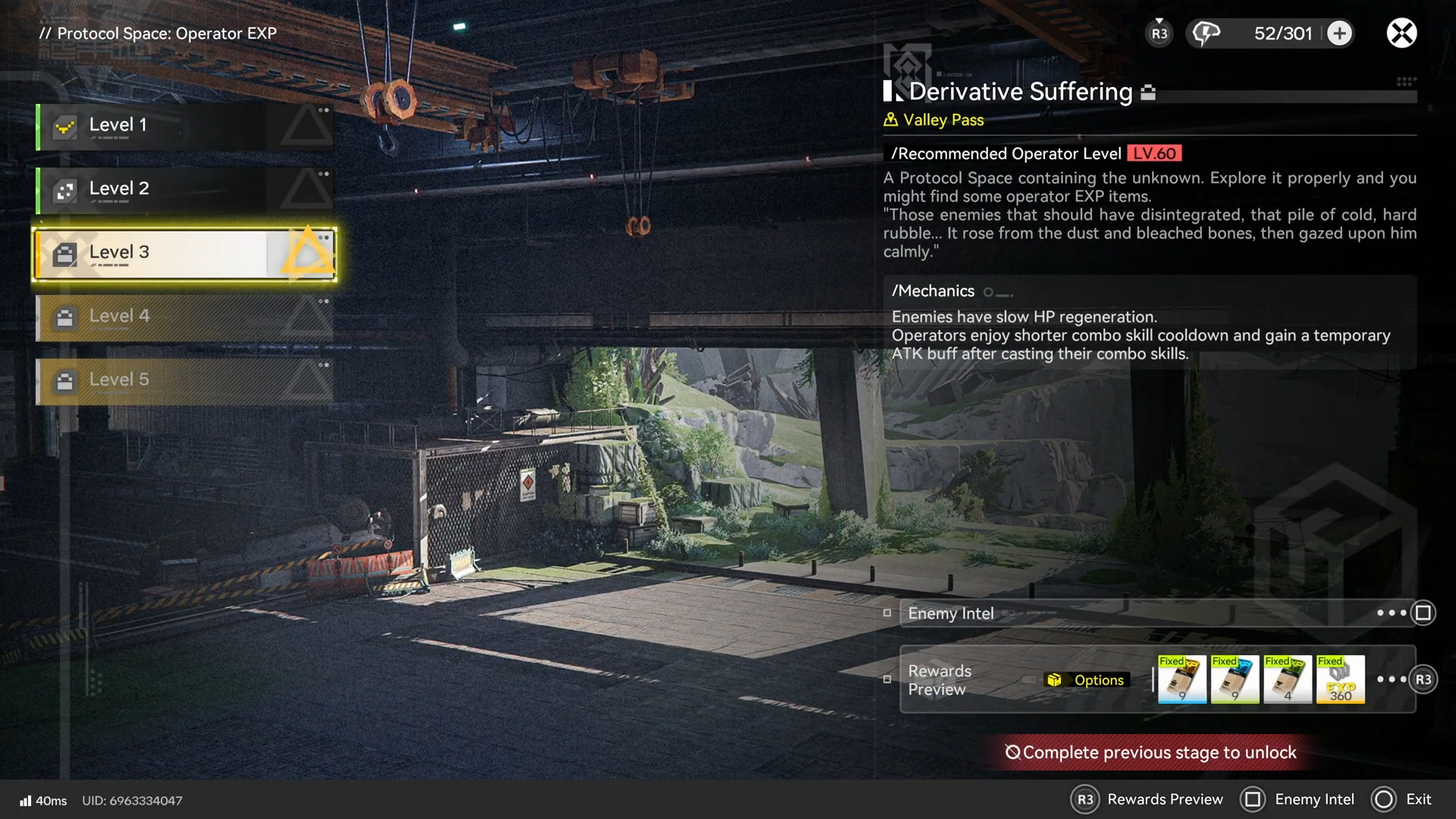Click the Complete previous stage to unlock button
1456x819 pixels.
coord(1151,752)
